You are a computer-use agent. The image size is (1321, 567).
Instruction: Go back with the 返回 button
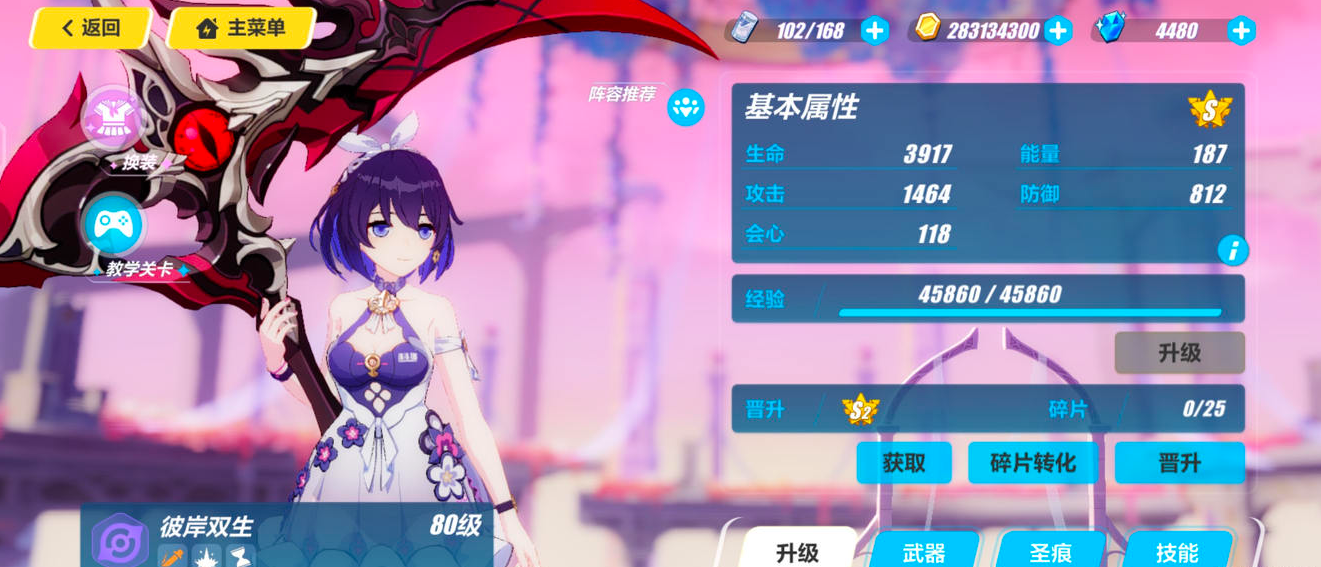click(x=90, y=28)
